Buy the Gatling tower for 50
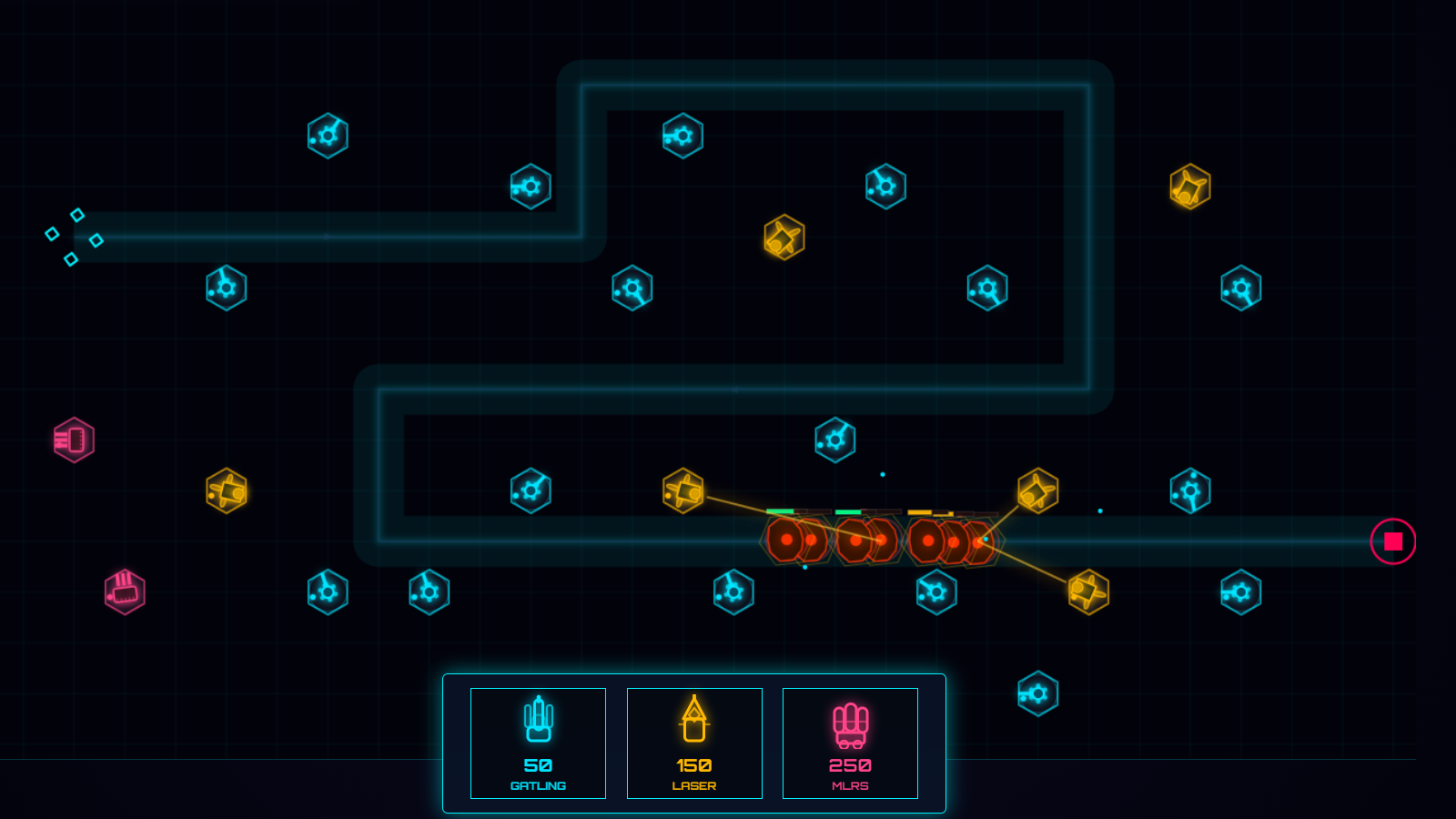1456x819 pixels. [x=537, y=743]
